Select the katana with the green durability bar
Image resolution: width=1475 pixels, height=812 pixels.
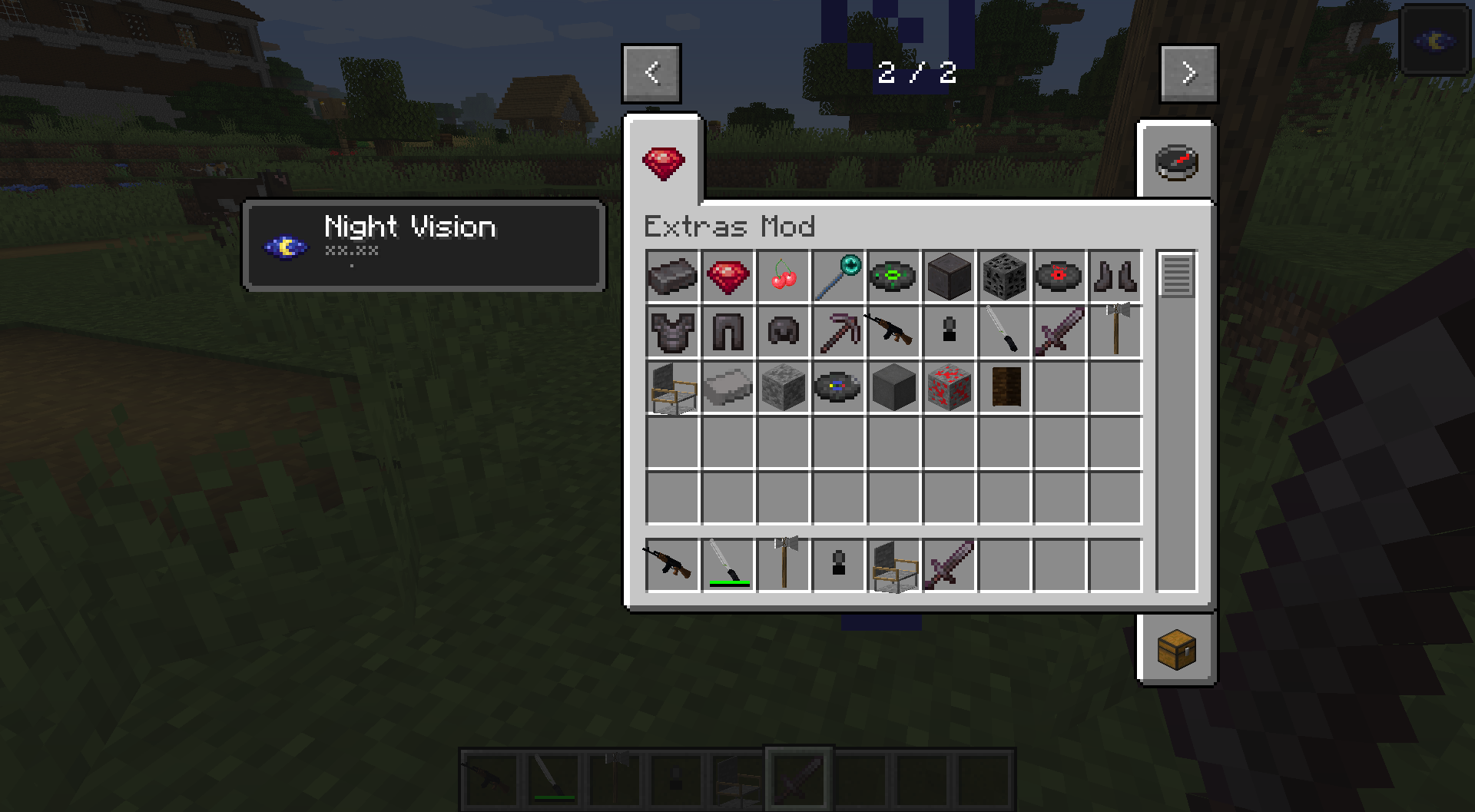point(728,565)
